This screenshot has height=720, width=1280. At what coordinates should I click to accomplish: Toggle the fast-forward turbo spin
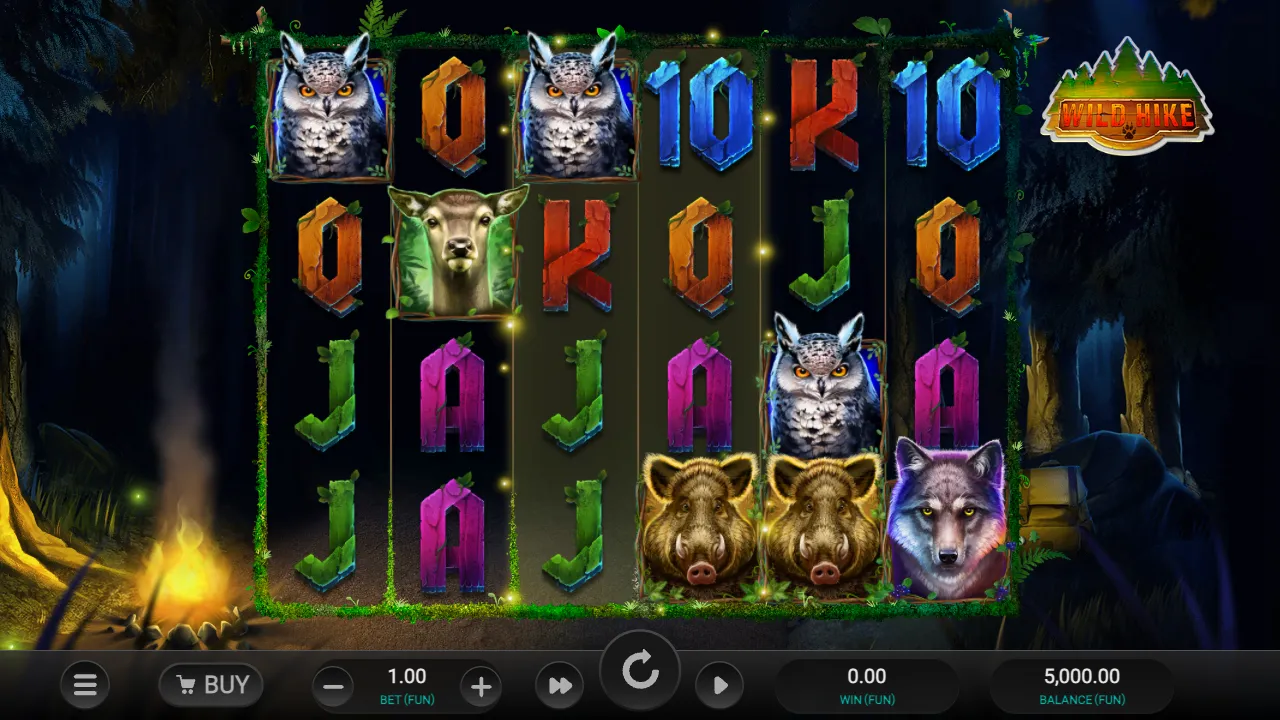coord(560,686)
